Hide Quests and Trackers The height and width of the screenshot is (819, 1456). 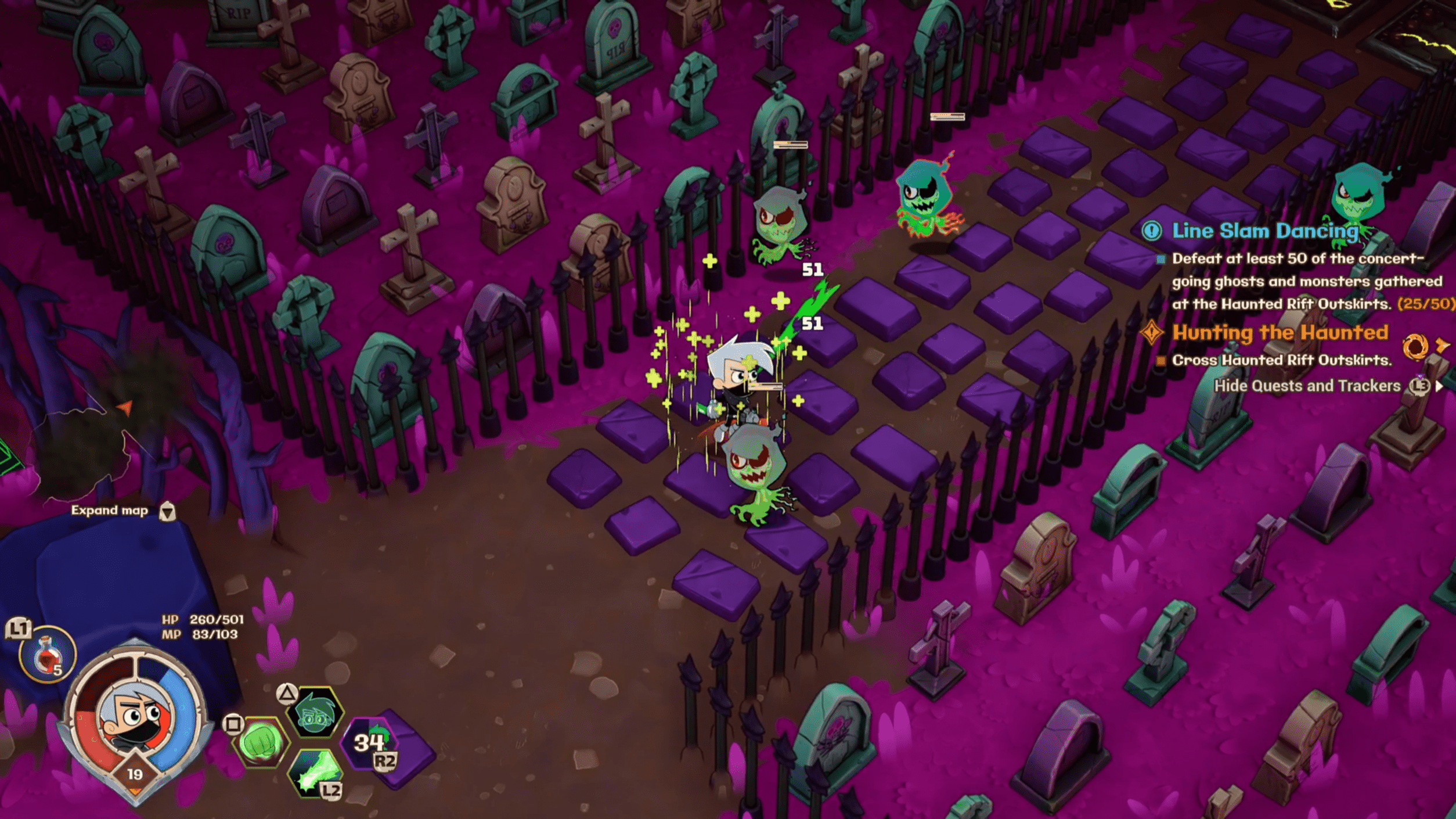pos(1307,386)
